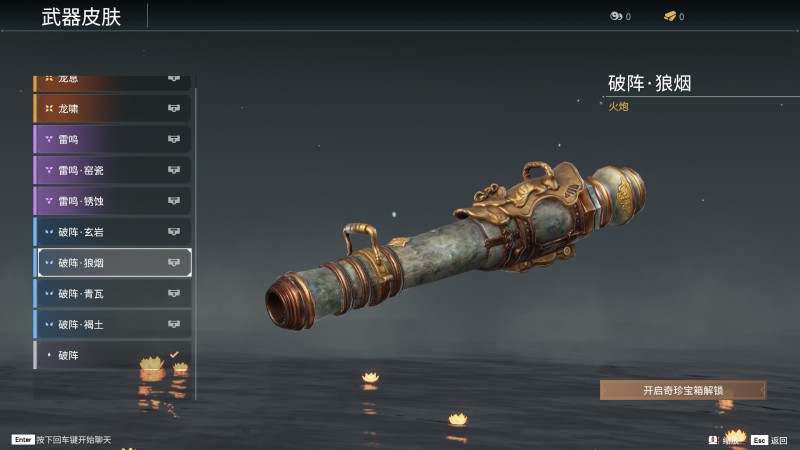Select the 破阵·褐土 skin
Screen dimensions: 800x450
click(112, 325)
